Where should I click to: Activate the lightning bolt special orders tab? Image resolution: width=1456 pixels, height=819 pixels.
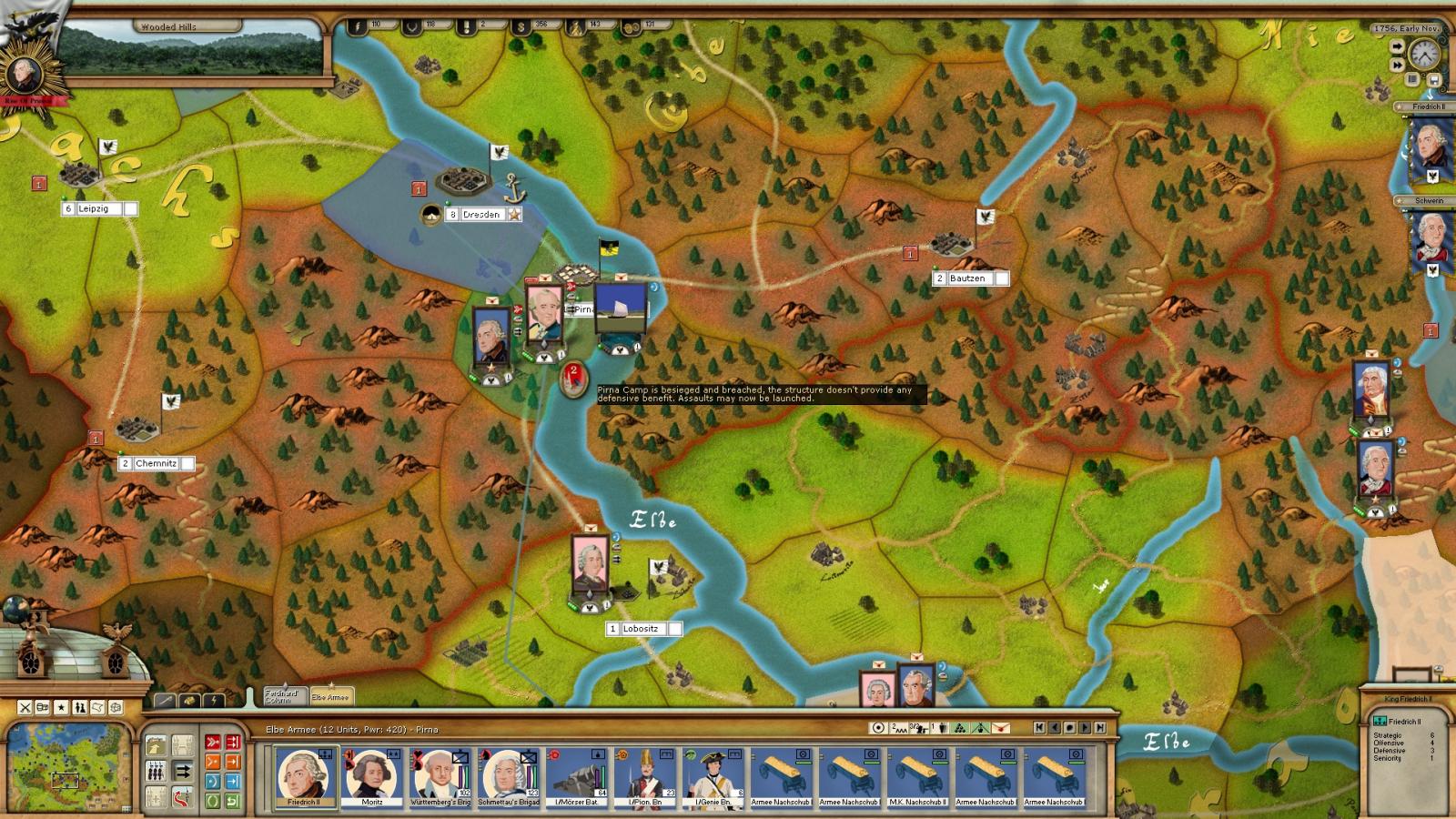[214, 700]
